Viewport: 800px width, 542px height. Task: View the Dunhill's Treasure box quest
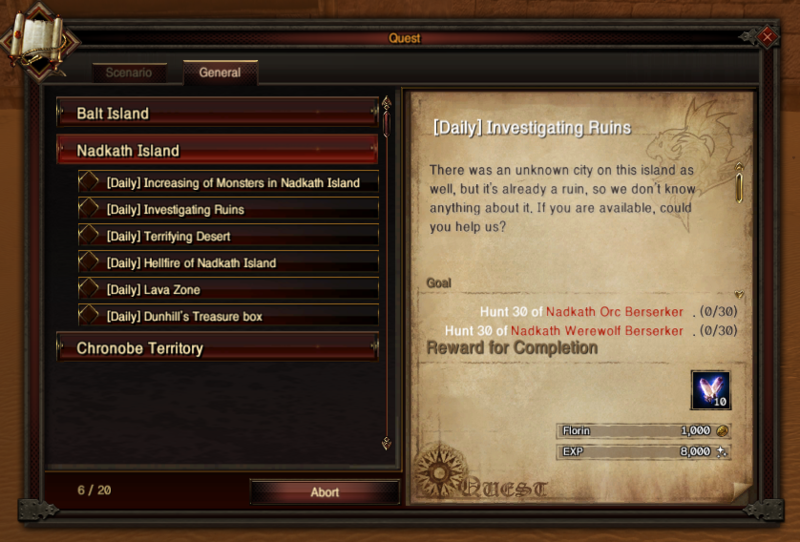(x=232, y=316)
